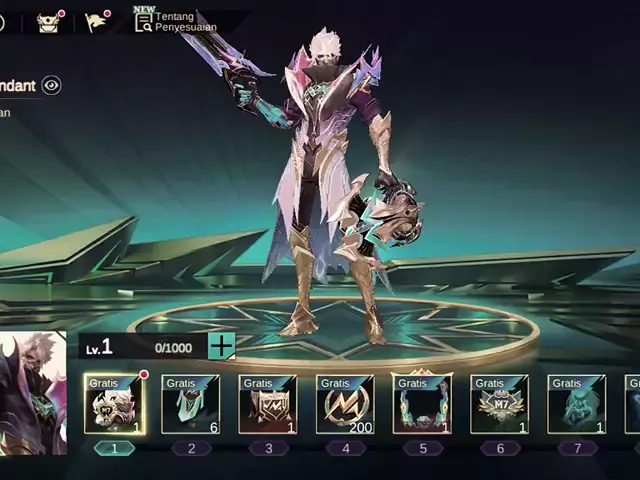The height and width of the screenshot is (480, 640).
Task: Open the treasure chest rewards icon
Action: [48, 22]
